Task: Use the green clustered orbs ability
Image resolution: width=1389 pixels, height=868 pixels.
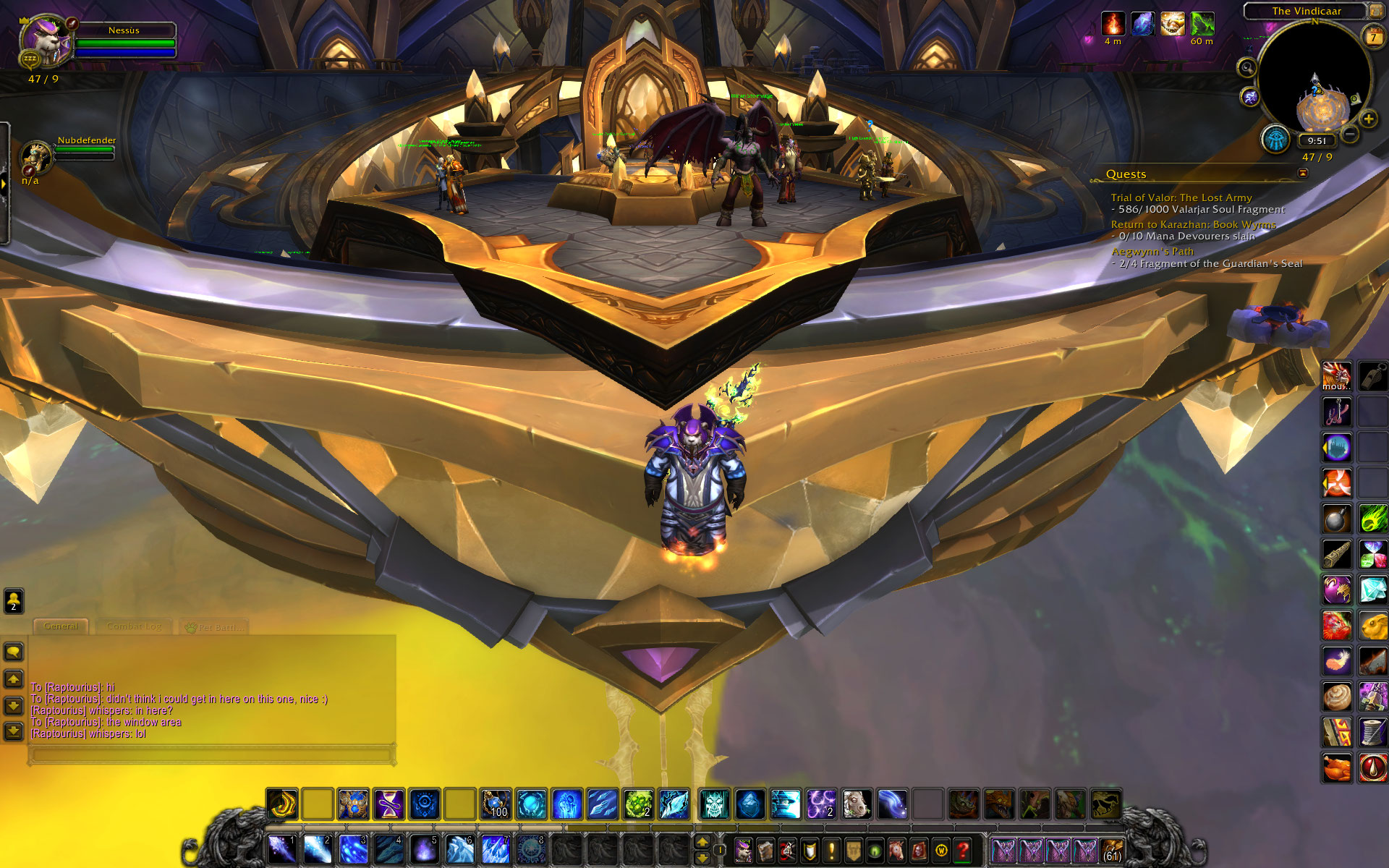Action: (x=638, y=804)
